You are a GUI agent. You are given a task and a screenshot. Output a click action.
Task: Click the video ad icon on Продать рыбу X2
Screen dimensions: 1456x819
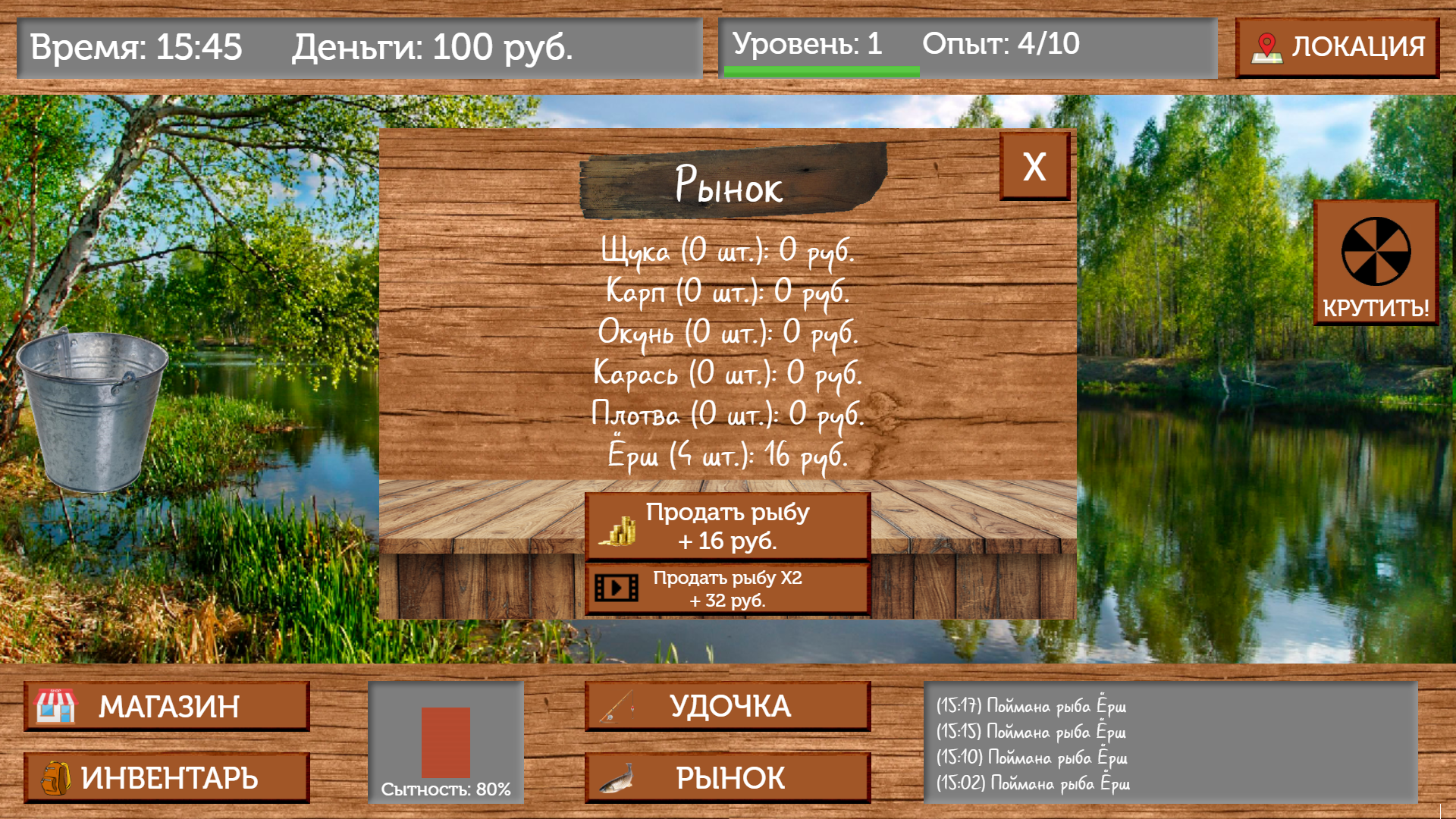tap(618, 589)
